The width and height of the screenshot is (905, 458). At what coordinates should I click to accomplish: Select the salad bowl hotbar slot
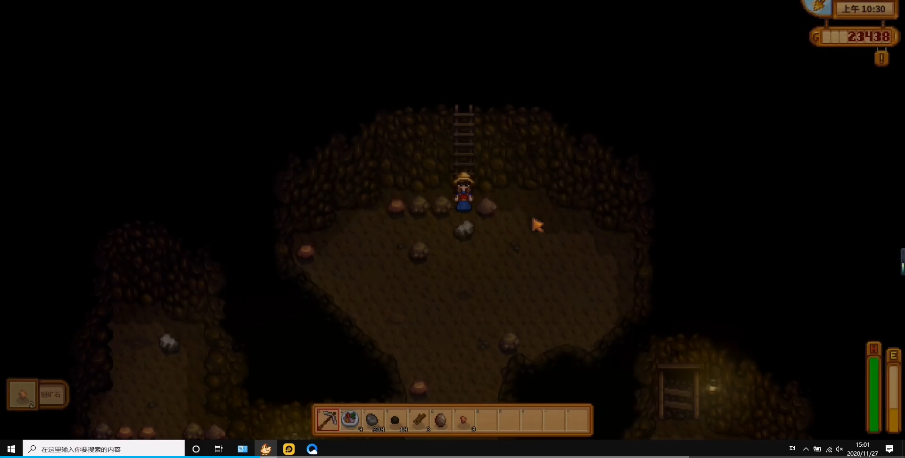pyautogui.click(x=350, y=420)
